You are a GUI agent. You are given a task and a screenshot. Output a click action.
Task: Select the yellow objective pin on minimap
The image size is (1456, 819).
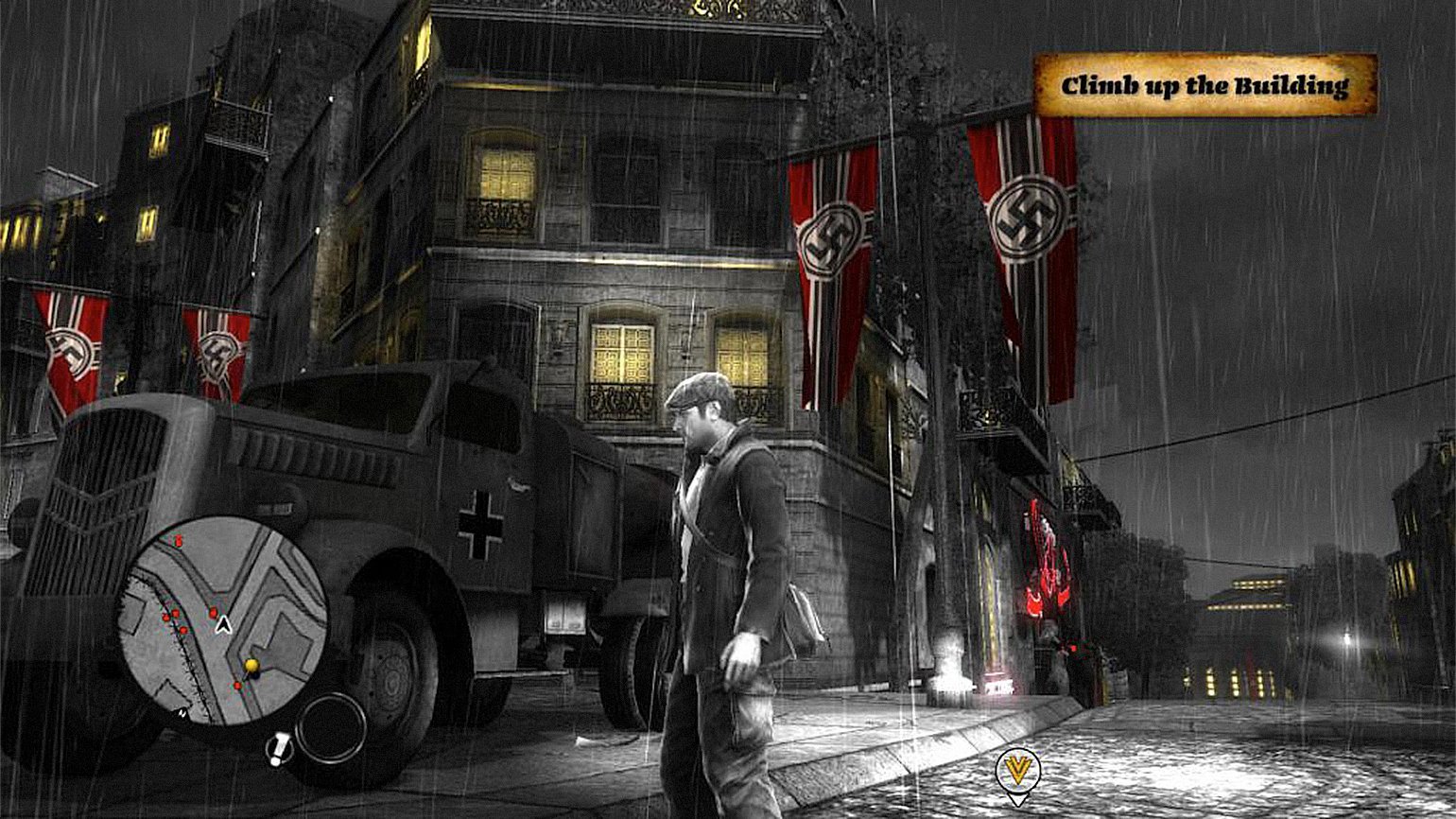(251, 667)
